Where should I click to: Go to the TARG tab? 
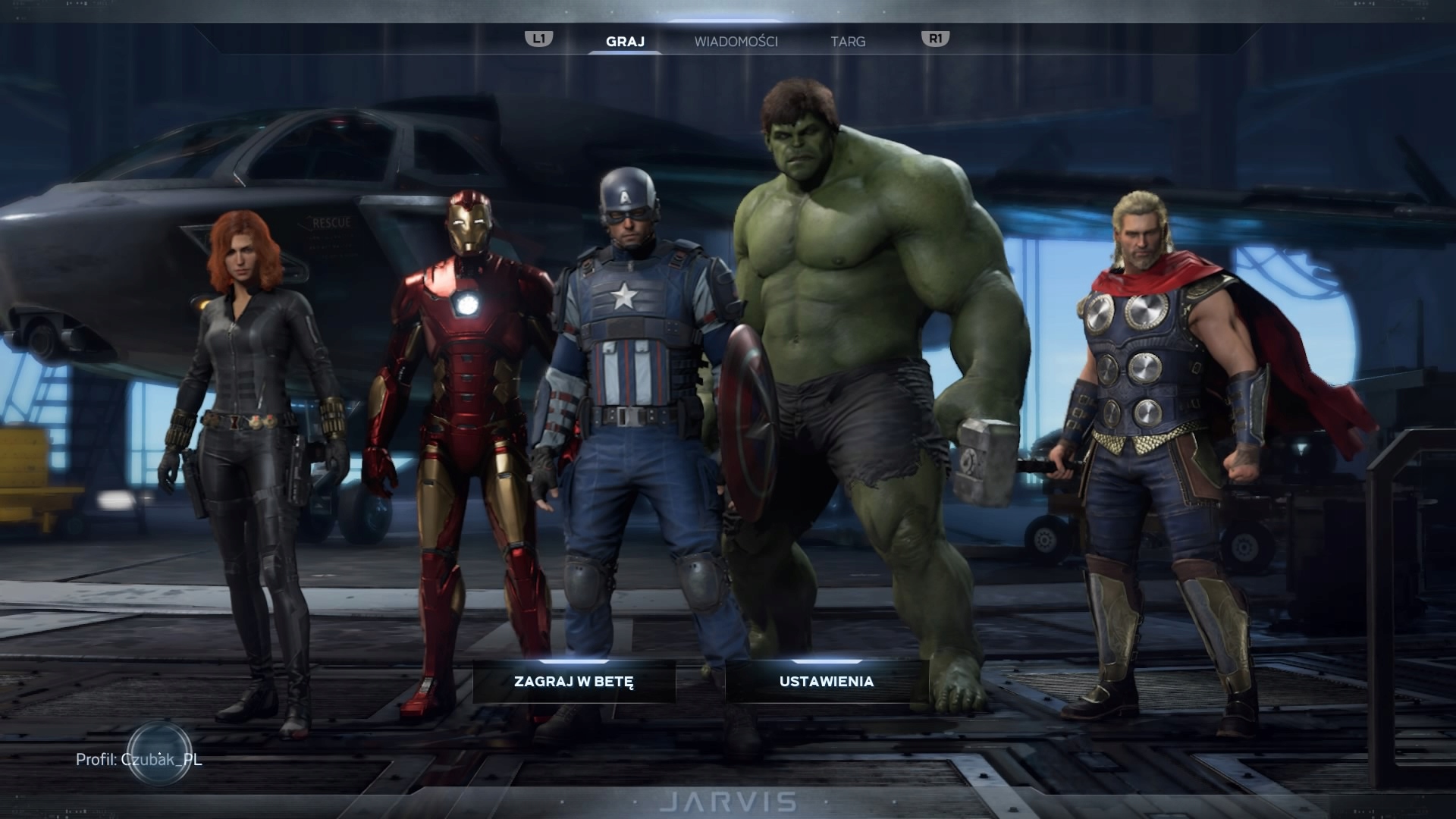pyautogui.click(x=848, y=42)
